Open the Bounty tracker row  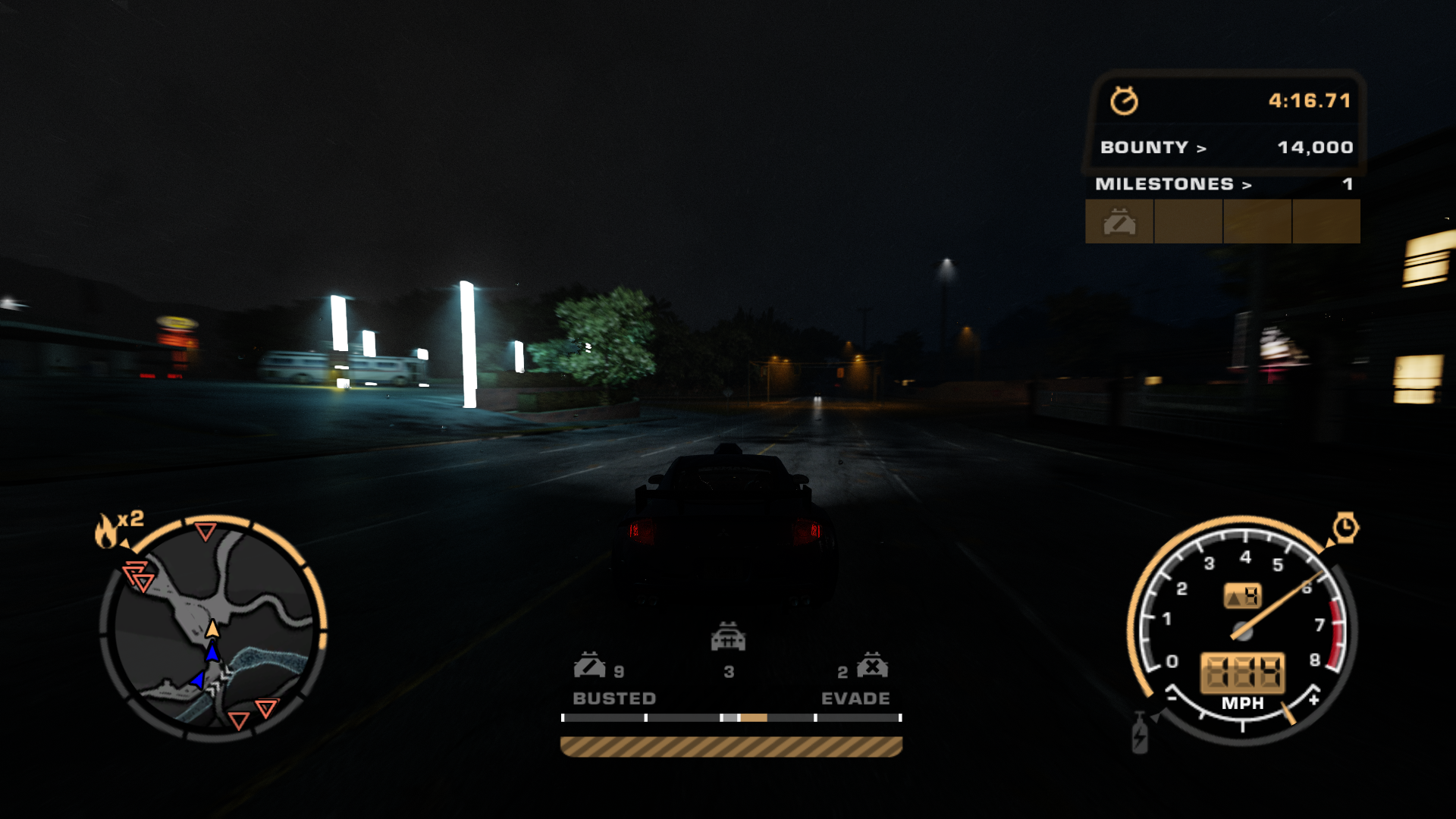coord(1225,147)
